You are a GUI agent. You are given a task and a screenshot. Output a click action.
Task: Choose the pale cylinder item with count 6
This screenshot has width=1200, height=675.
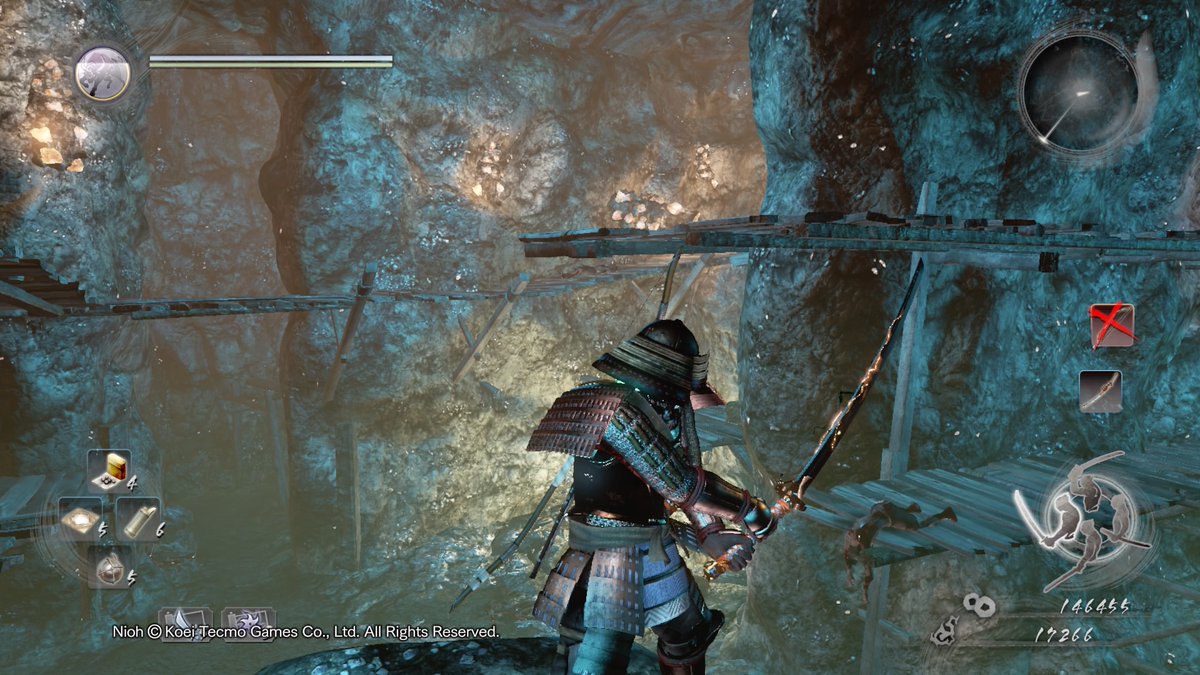138,518
